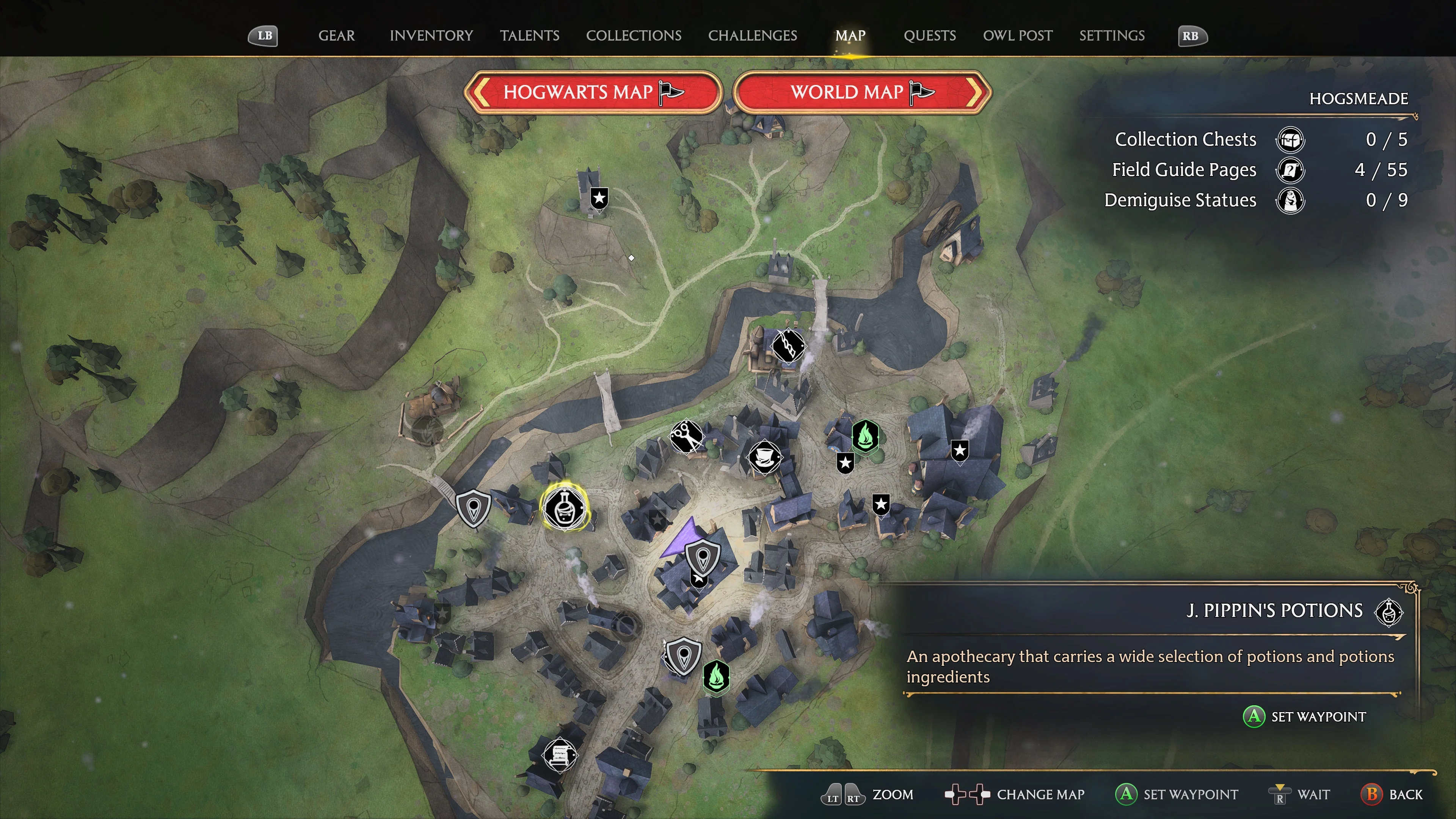Switch to the Owl Post tab
The width and height of the screenshot is (1456, 819).
[x=1017, y=36]
